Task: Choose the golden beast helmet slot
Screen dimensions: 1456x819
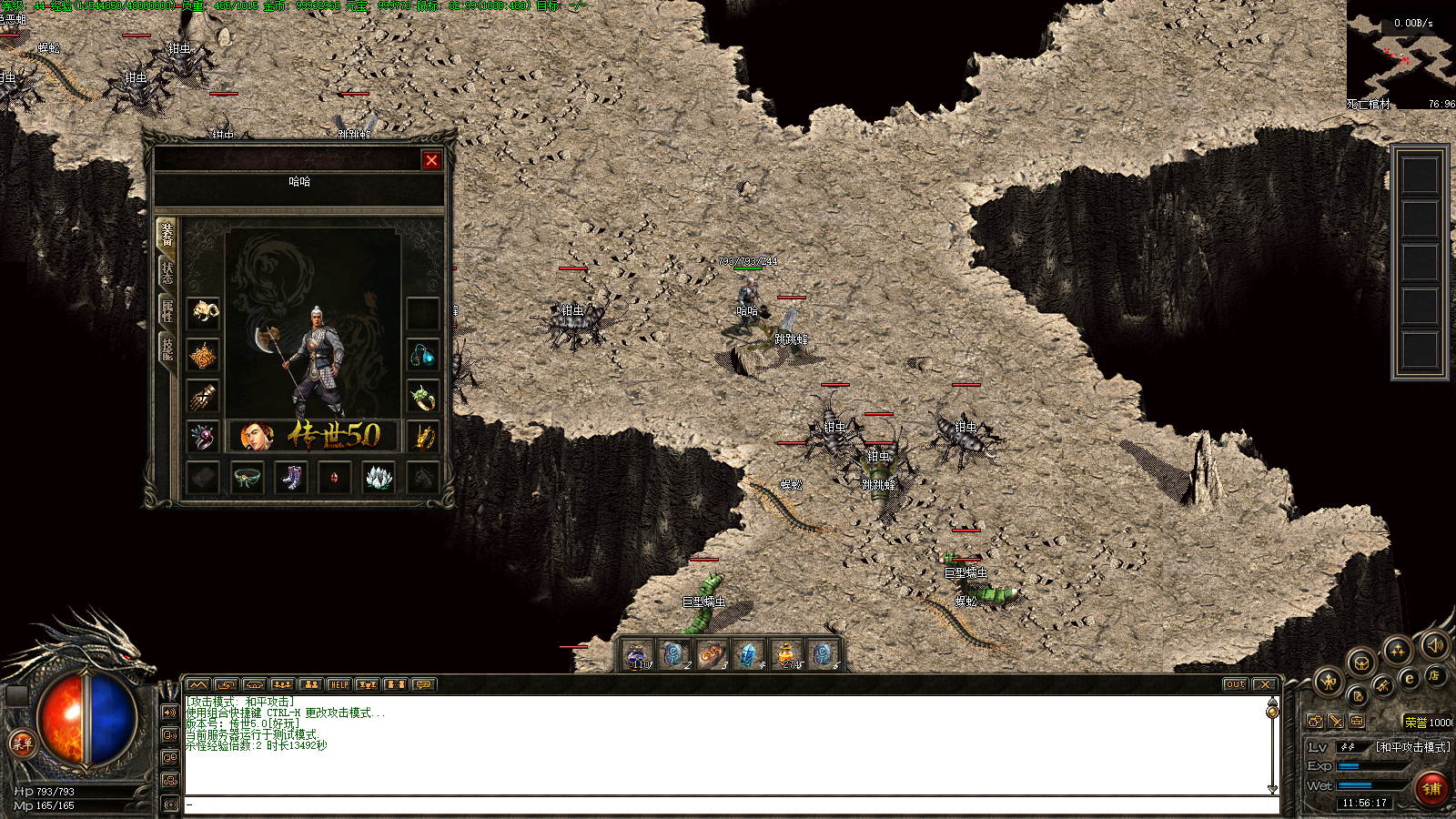Action: coord(204,312)
